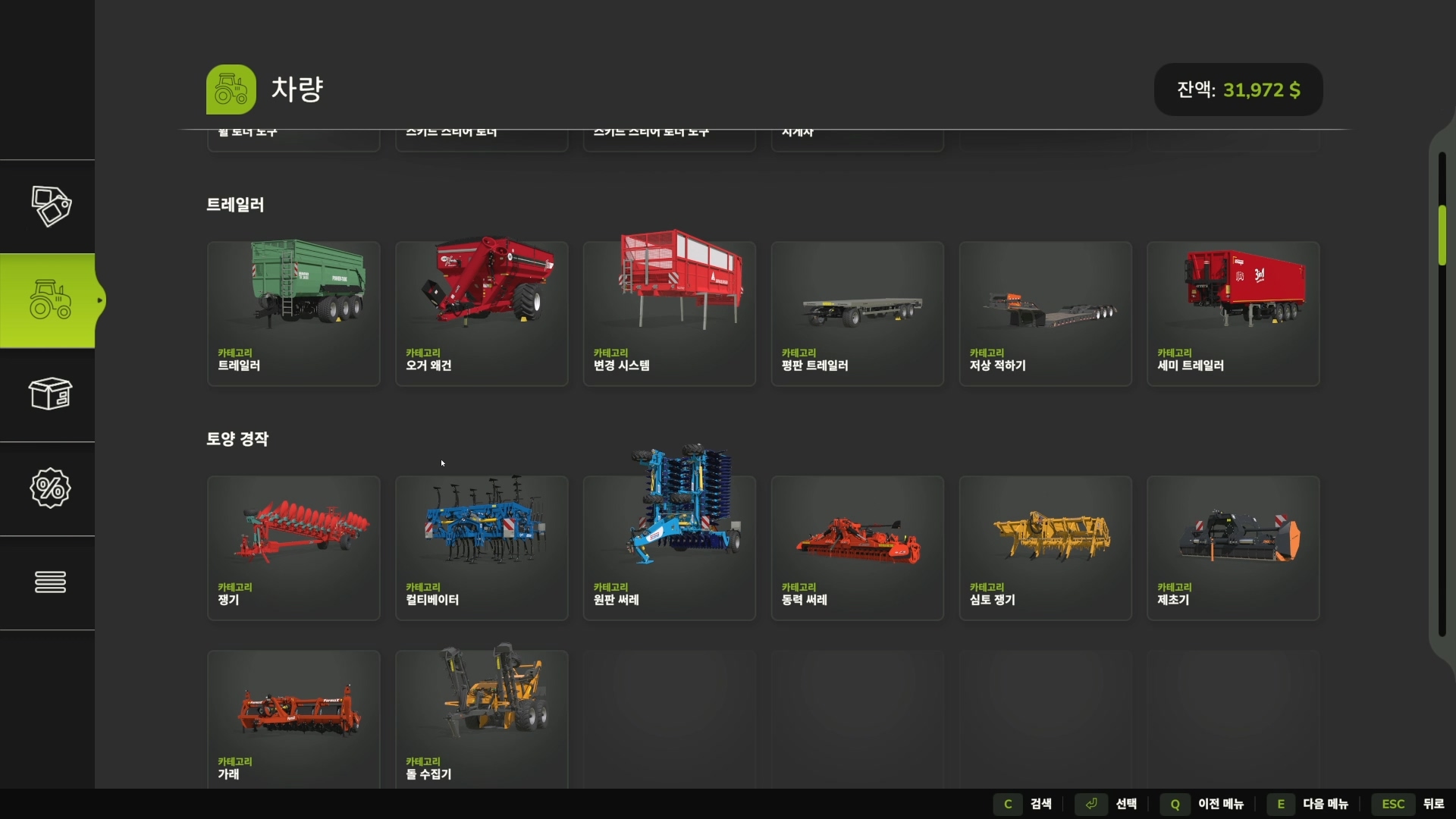Open the 컬티베이터 category tile

tap(482, 548)
